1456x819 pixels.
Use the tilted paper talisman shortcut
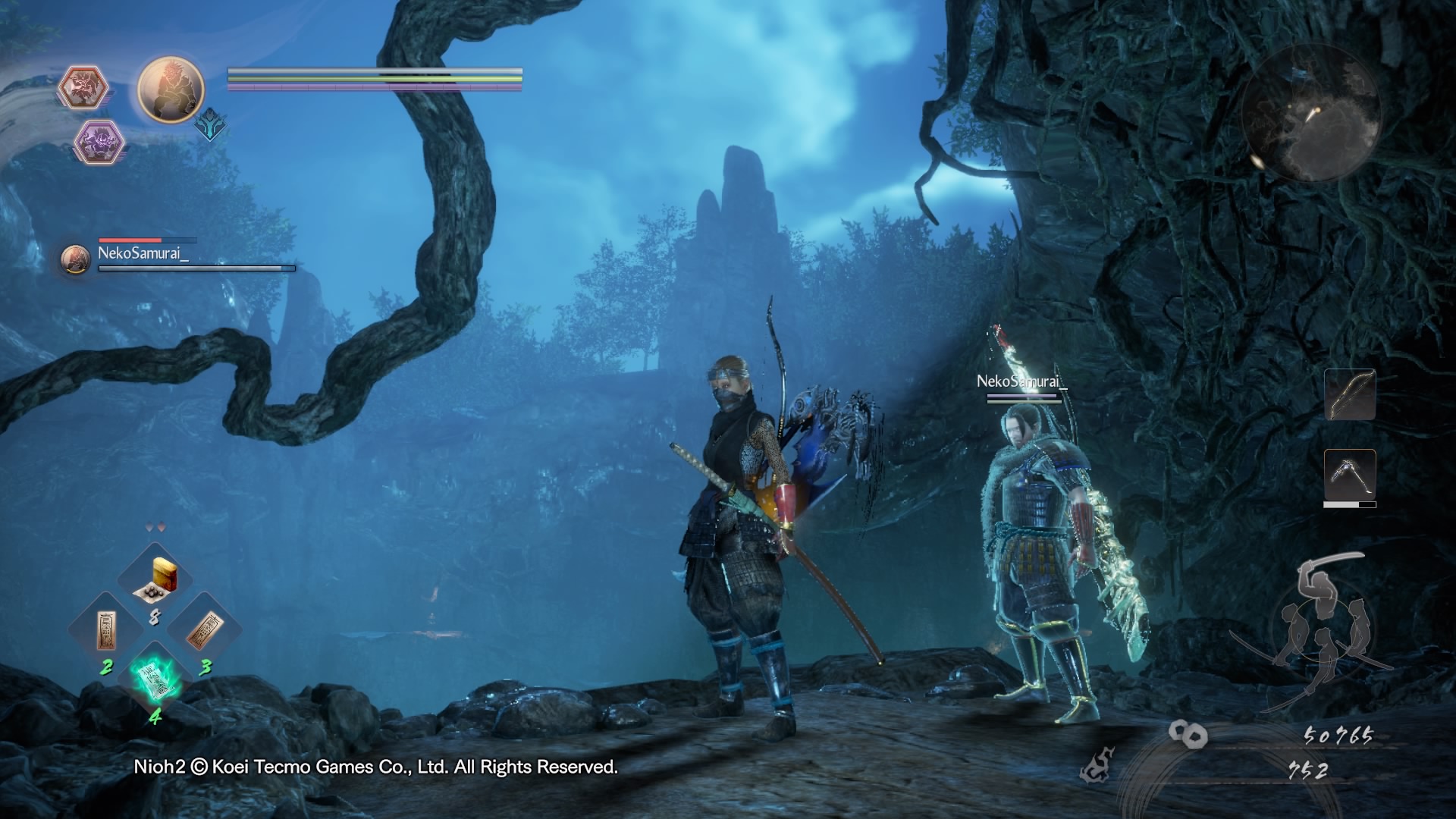coord(203,629)
